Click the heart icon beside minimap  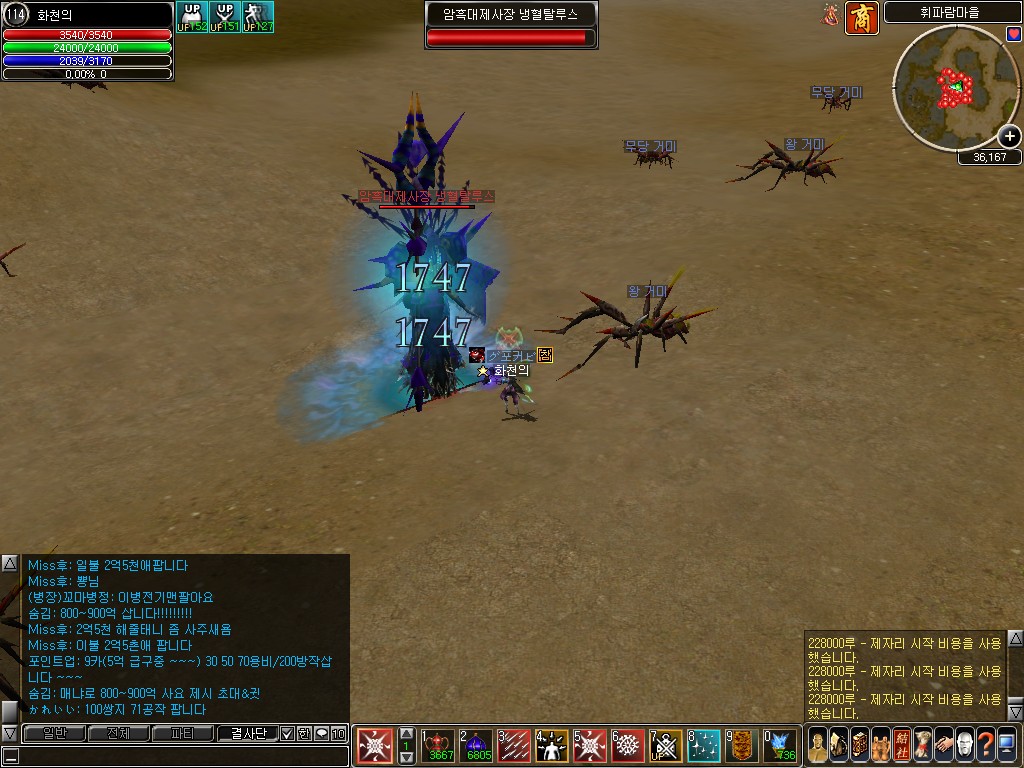(x=1015, y=34)
